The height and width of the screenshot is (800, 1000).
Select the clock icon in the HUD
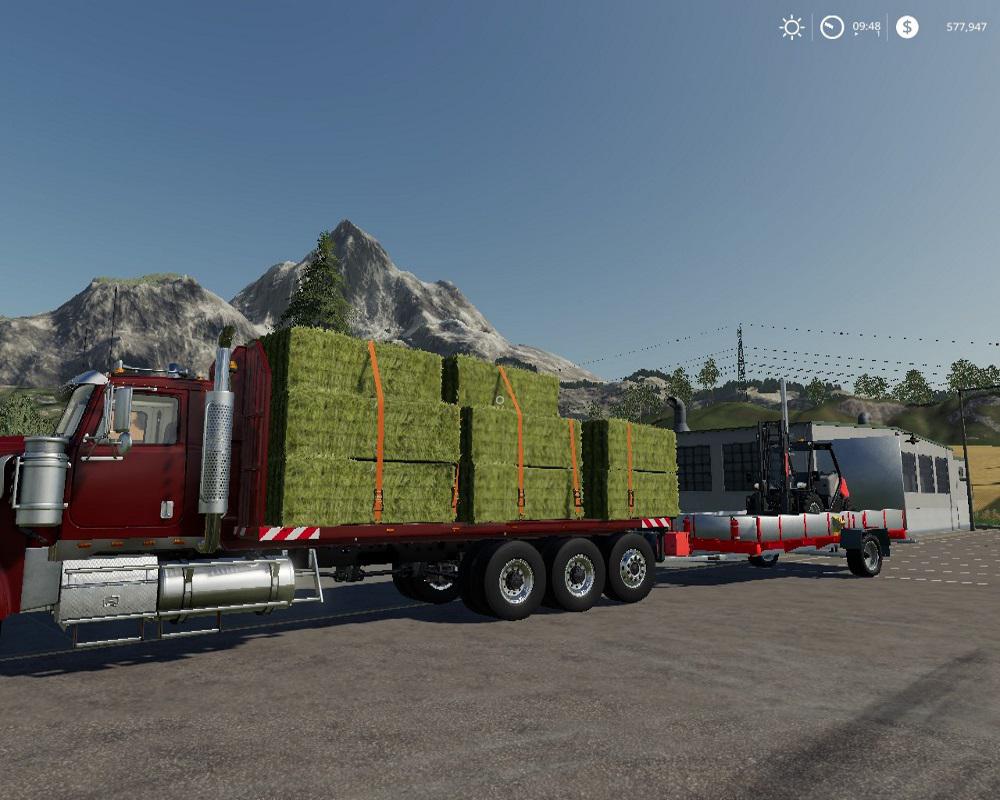[x=832, y=27]
